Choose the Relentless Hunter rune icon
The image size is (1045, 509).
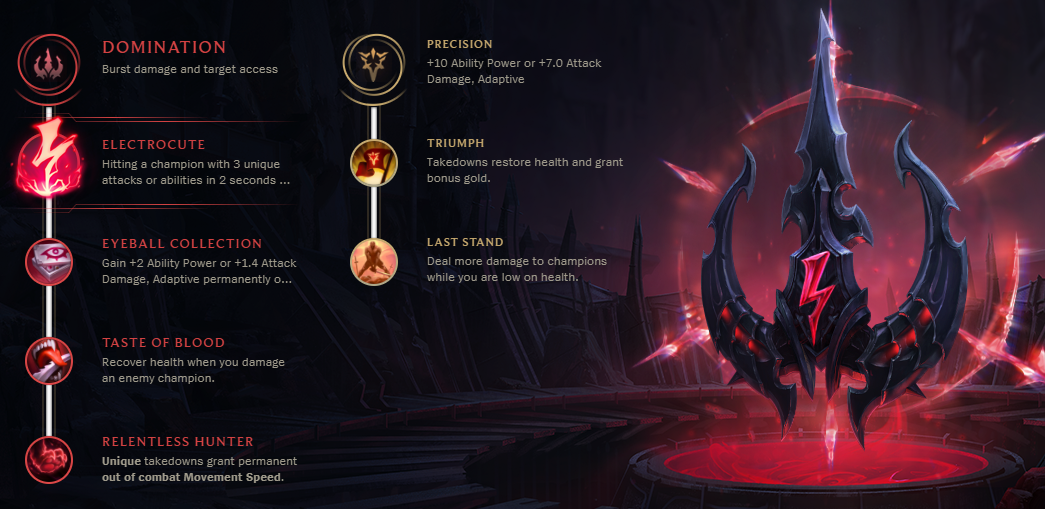tap(48, 460)
